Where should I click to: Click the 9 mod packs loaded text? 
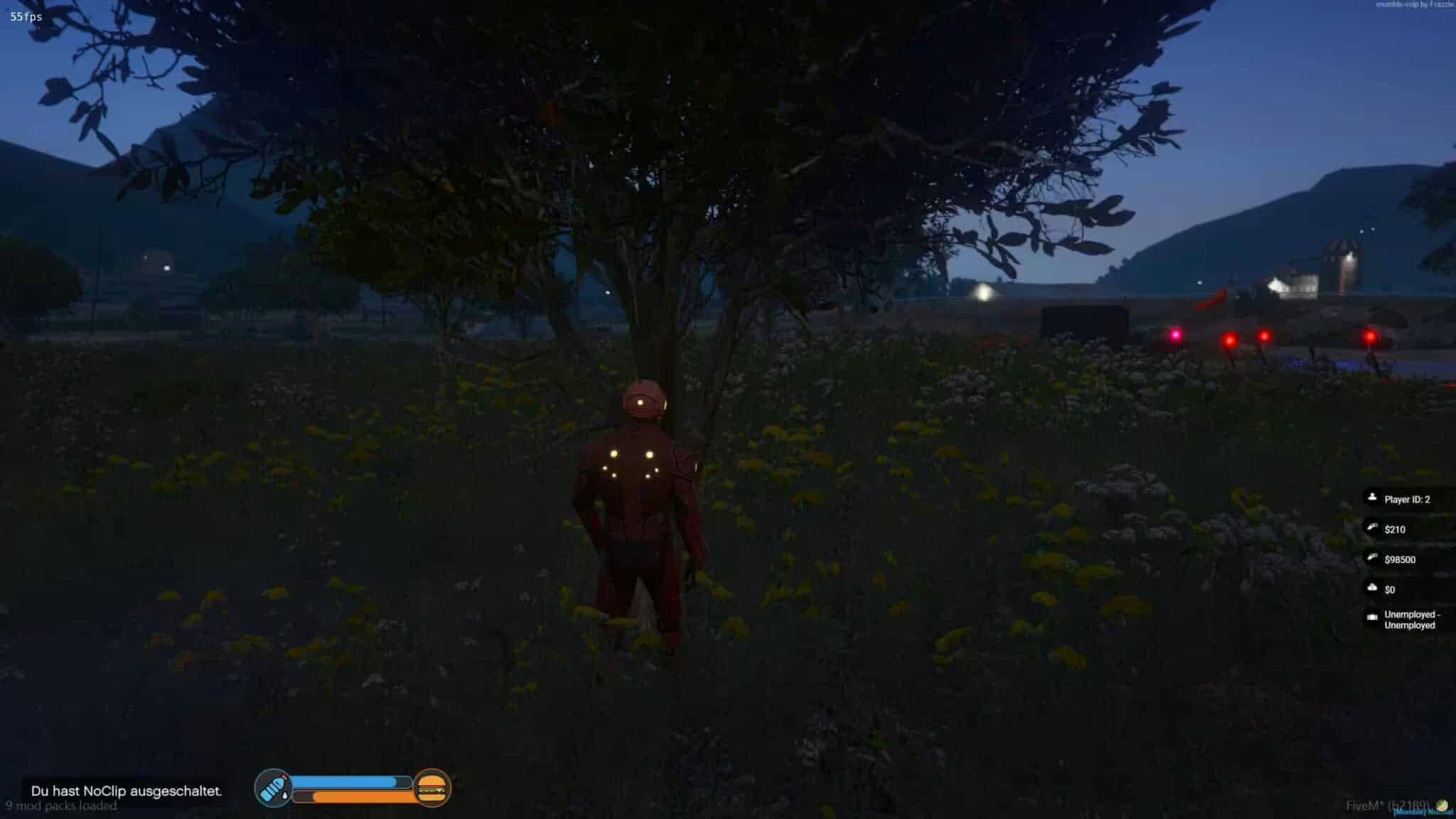63,806
